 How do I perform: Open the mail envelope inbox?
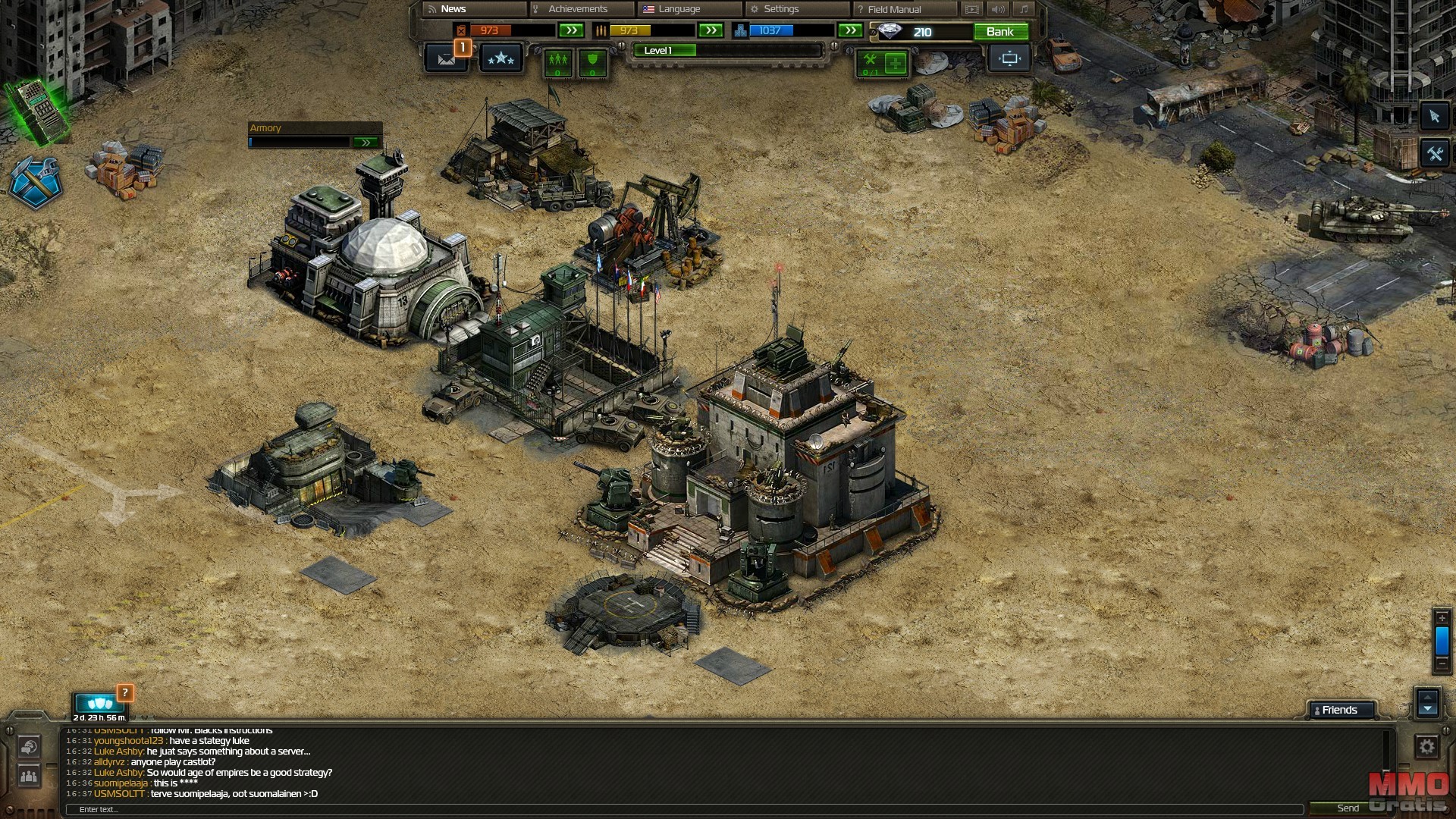coord(446,58)
